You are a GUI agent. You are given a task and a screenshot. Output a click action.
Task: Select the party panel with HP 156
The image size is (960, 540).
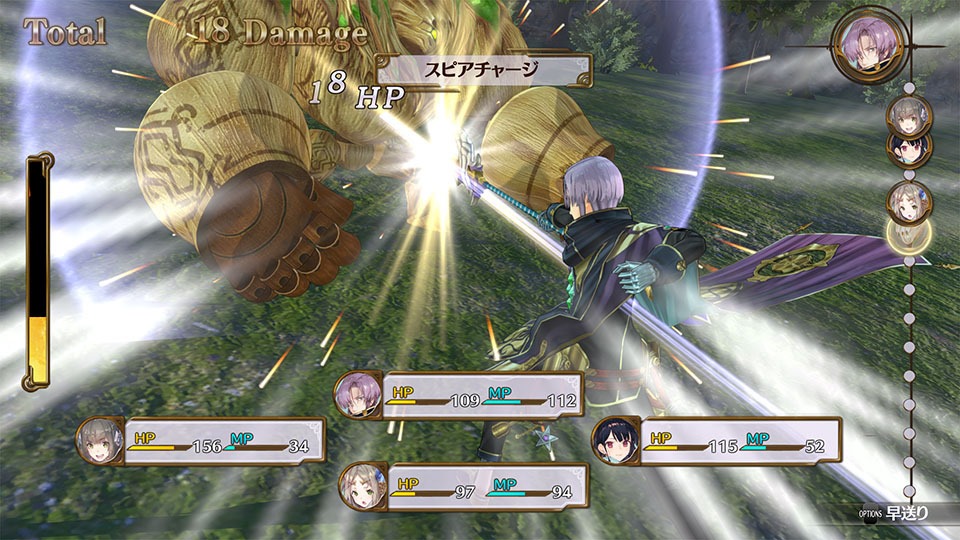[201, 441]
